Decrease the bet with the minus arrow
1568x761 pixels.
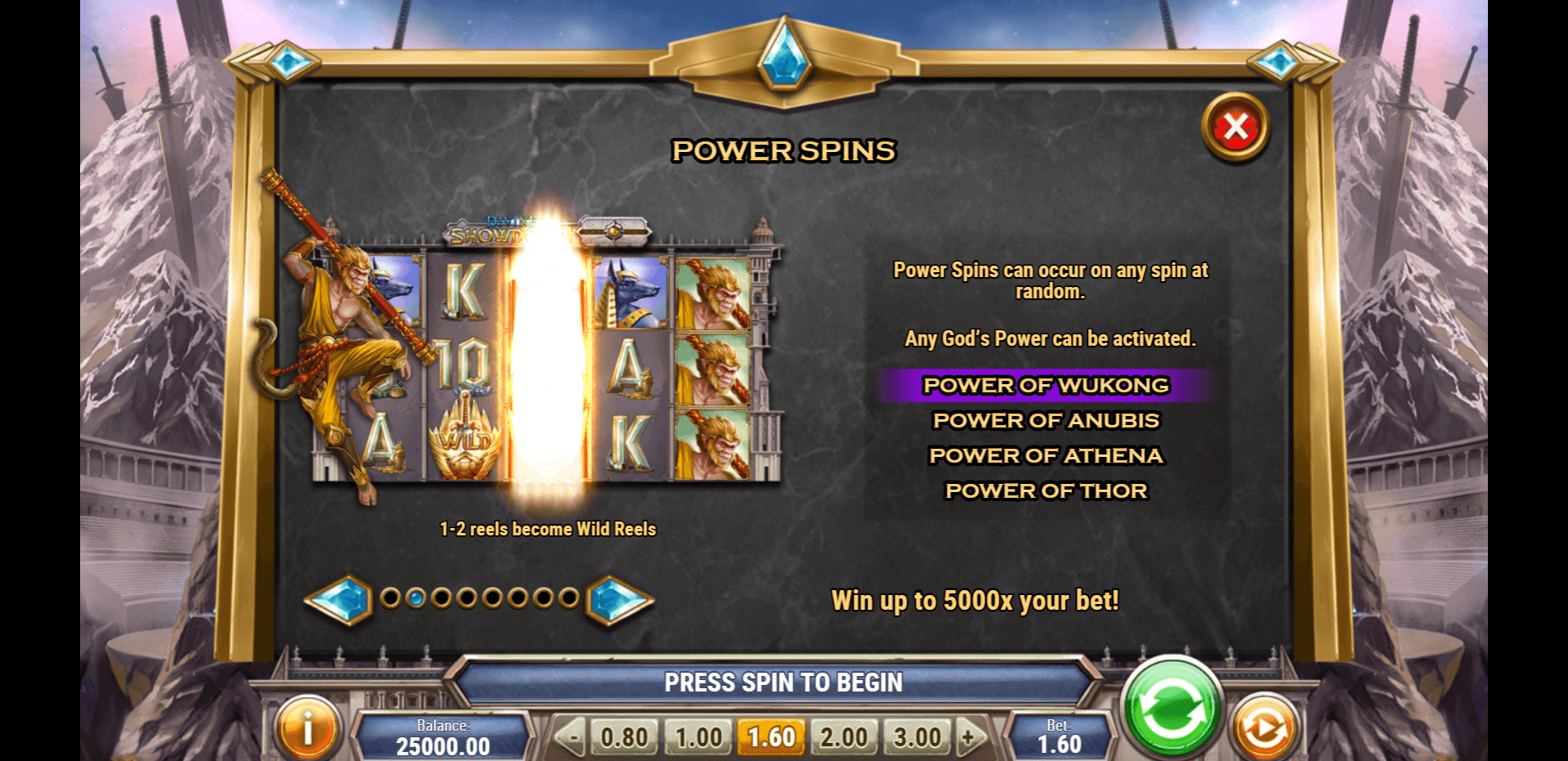click(x=571, y=737)
